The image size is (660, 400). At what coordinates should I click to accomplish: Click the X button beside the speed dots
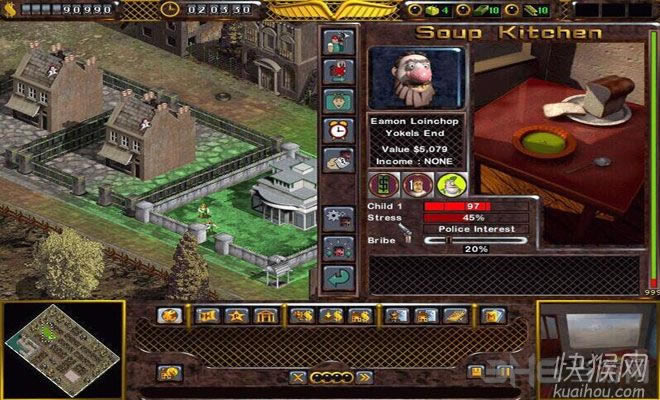coord(297,377)
